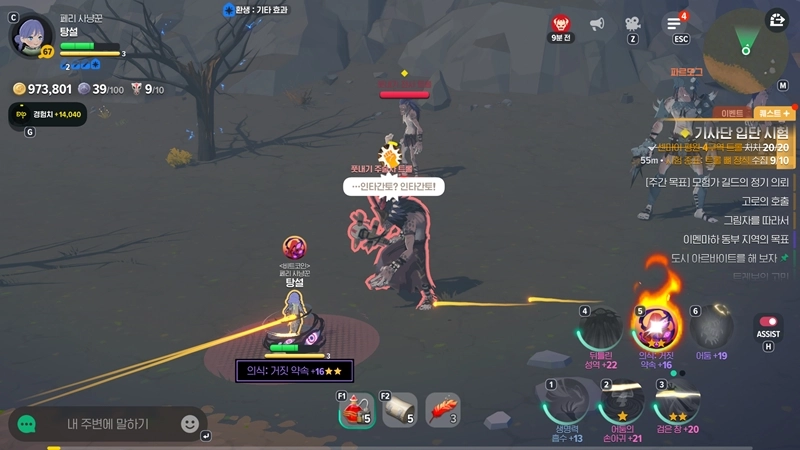The width and height of the screenshot is (800, 450).
Task: Open the main hamburger menu
Action: point(675,24)
